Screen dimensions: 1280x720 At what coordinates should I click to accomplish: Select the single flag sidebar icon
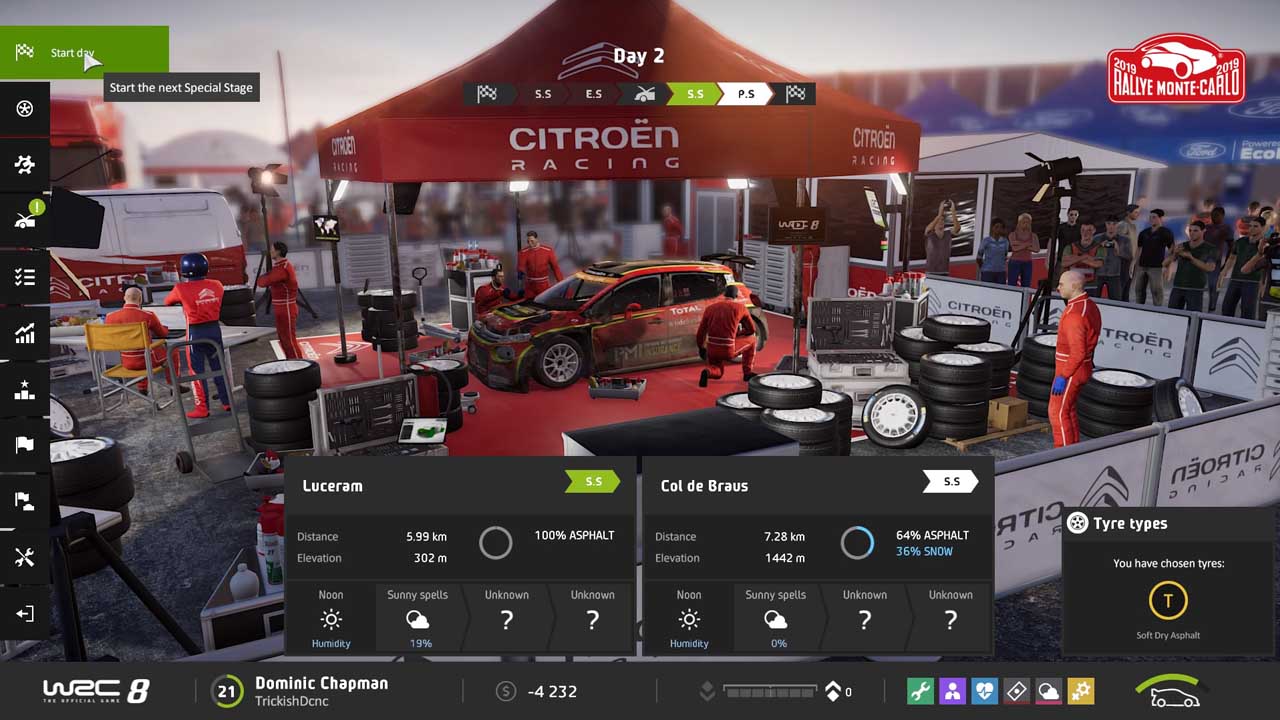coord(25,445)
